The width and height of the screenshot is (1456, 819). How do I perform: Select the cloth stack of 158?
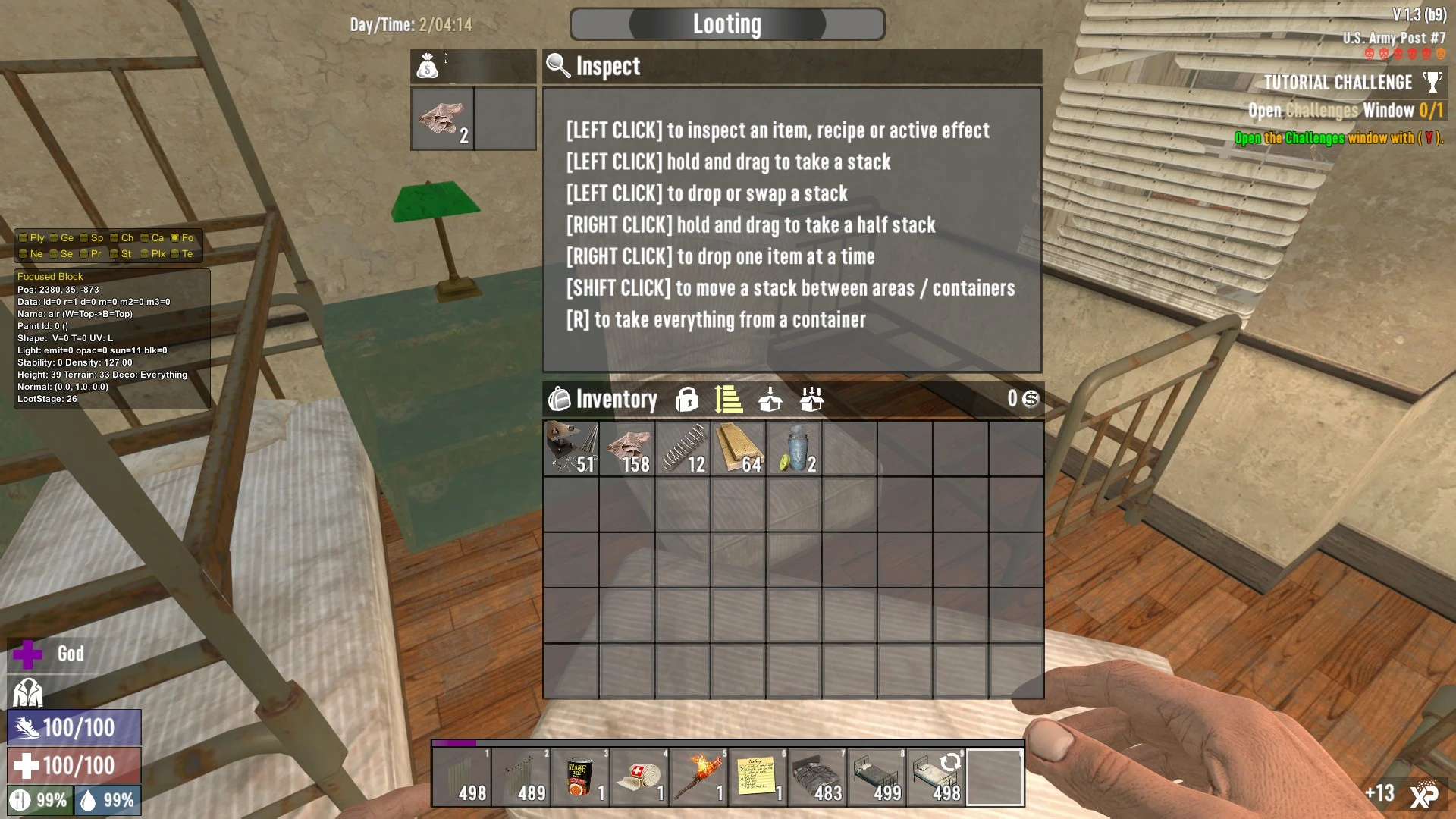tap(627, 449)
